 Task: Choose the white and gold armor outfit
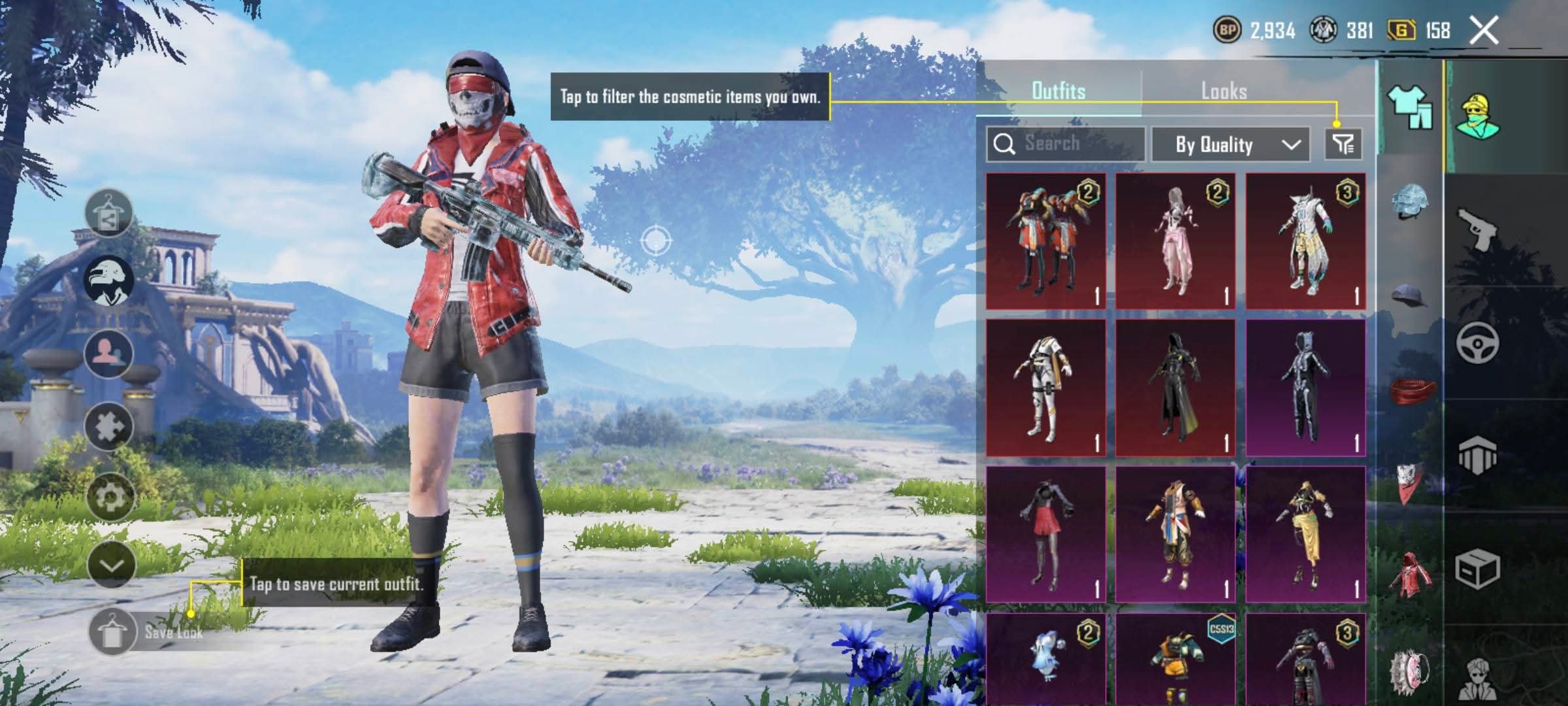pos(1045,388)
